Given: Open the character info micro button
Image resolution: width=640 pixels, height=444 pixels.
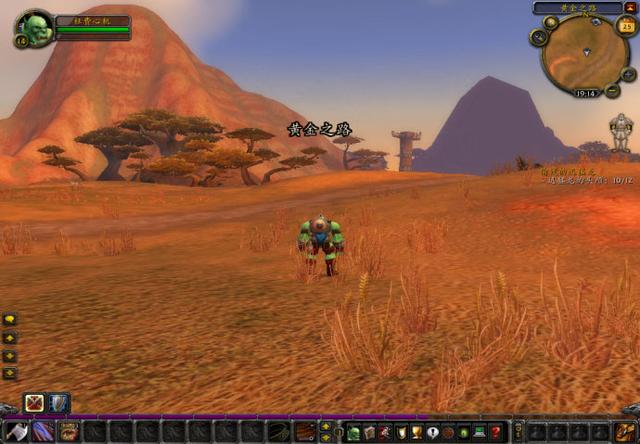Looking at the screenshot, I should (354, 432).
